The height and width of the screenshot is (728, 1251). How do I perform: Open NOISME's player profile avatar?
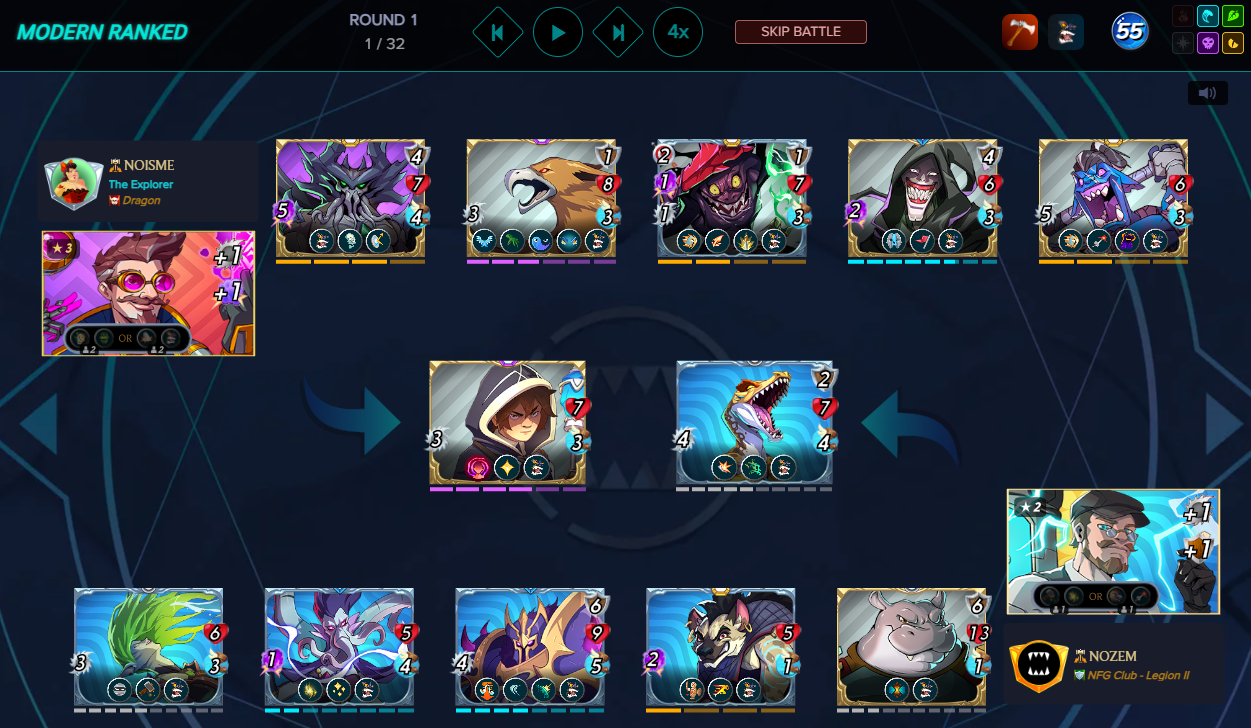(x=75, y=182)
